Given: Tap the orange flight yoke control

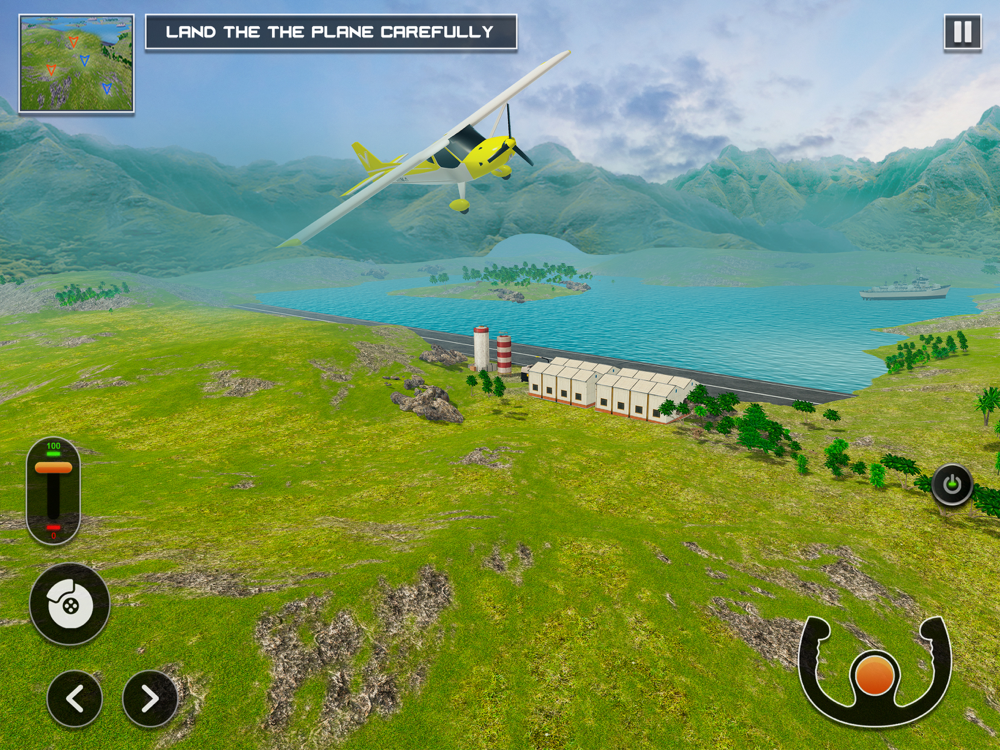Looking at the screenshot, I should pos(875,675).
